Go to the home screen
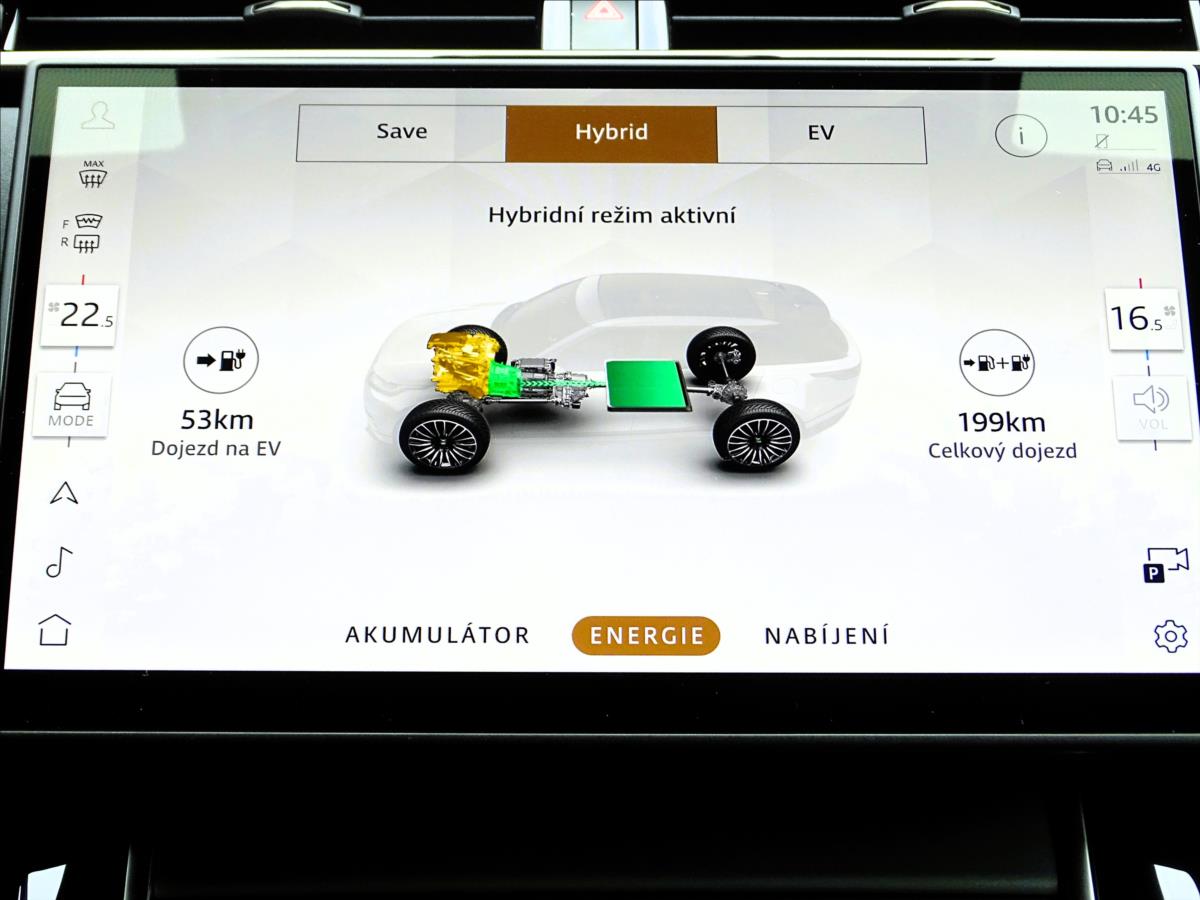This screenshot has width=1200, height=900. tap(55, 630)
